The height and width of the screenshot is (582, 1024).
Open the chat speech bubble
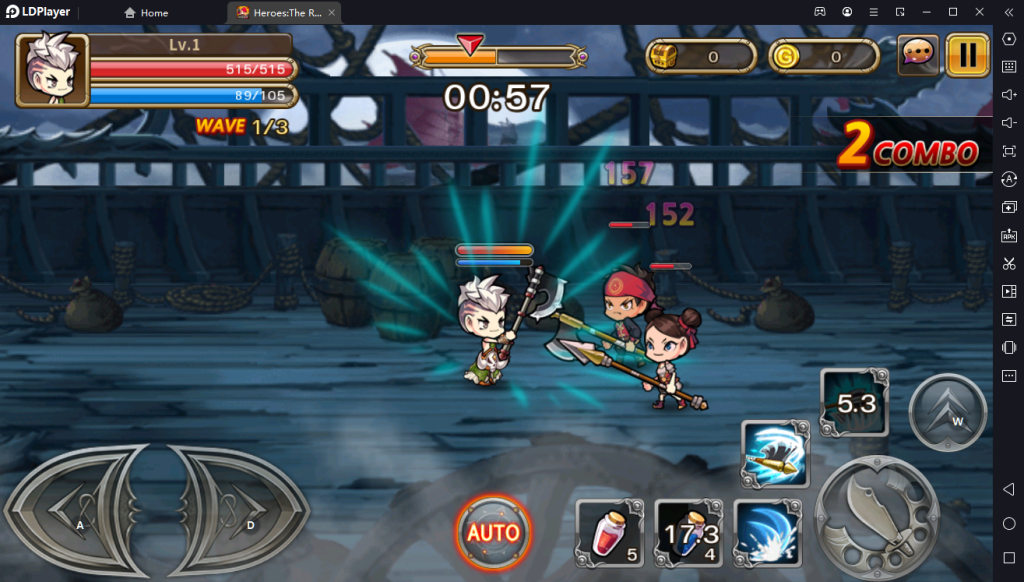coord(918,55)
